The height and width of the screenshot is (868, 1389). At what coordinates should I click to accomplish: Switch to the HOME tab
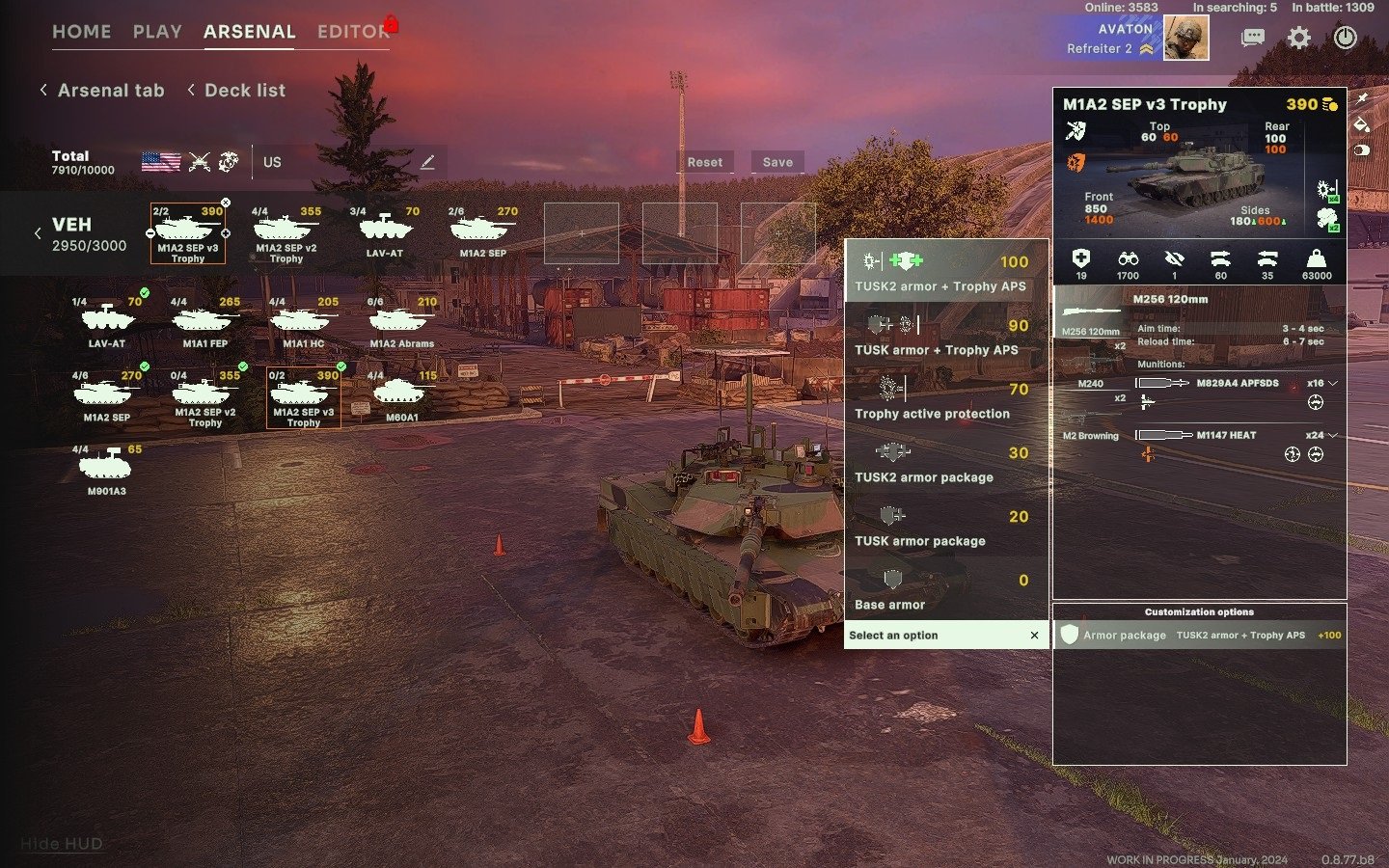[x=81, y=32]
